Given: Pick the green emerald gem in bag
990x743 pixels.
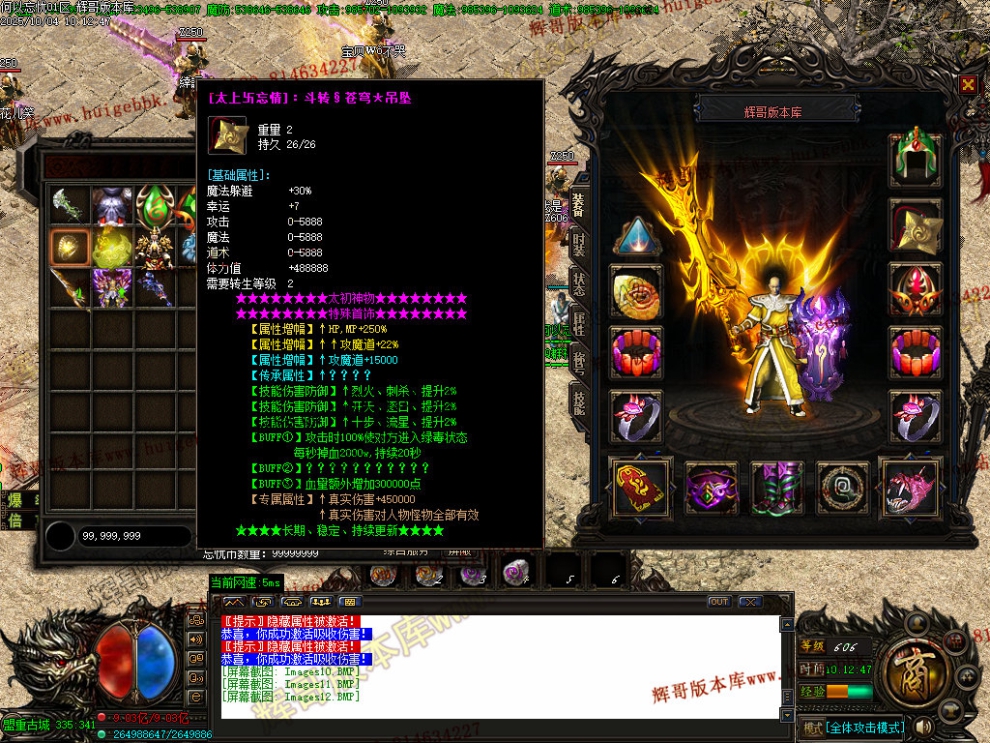Looking at the screenshot, I should 155,208.
